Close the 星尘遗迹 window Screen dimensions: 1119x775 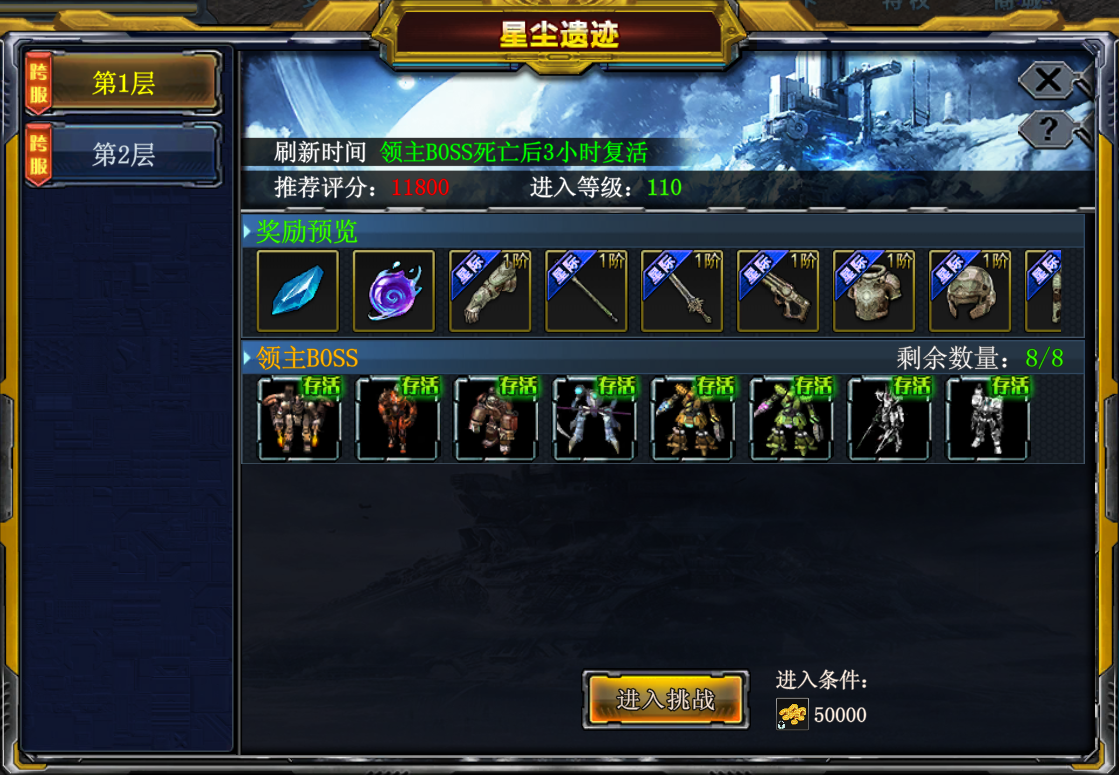point(1047,80)
